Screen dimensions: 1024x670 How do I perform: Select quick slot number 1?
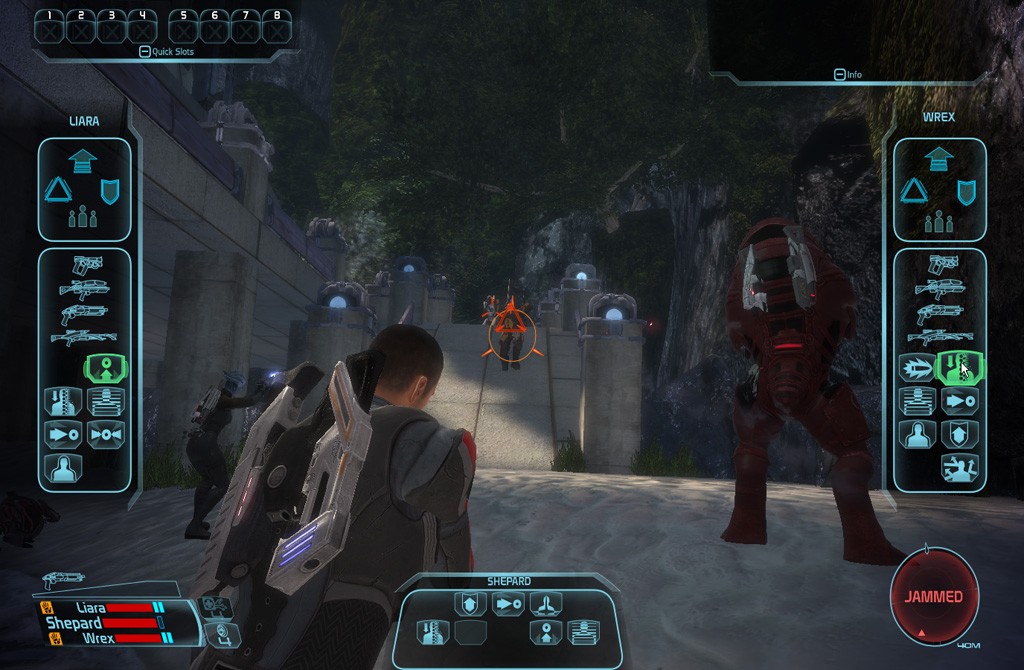(x=50, y=26)
